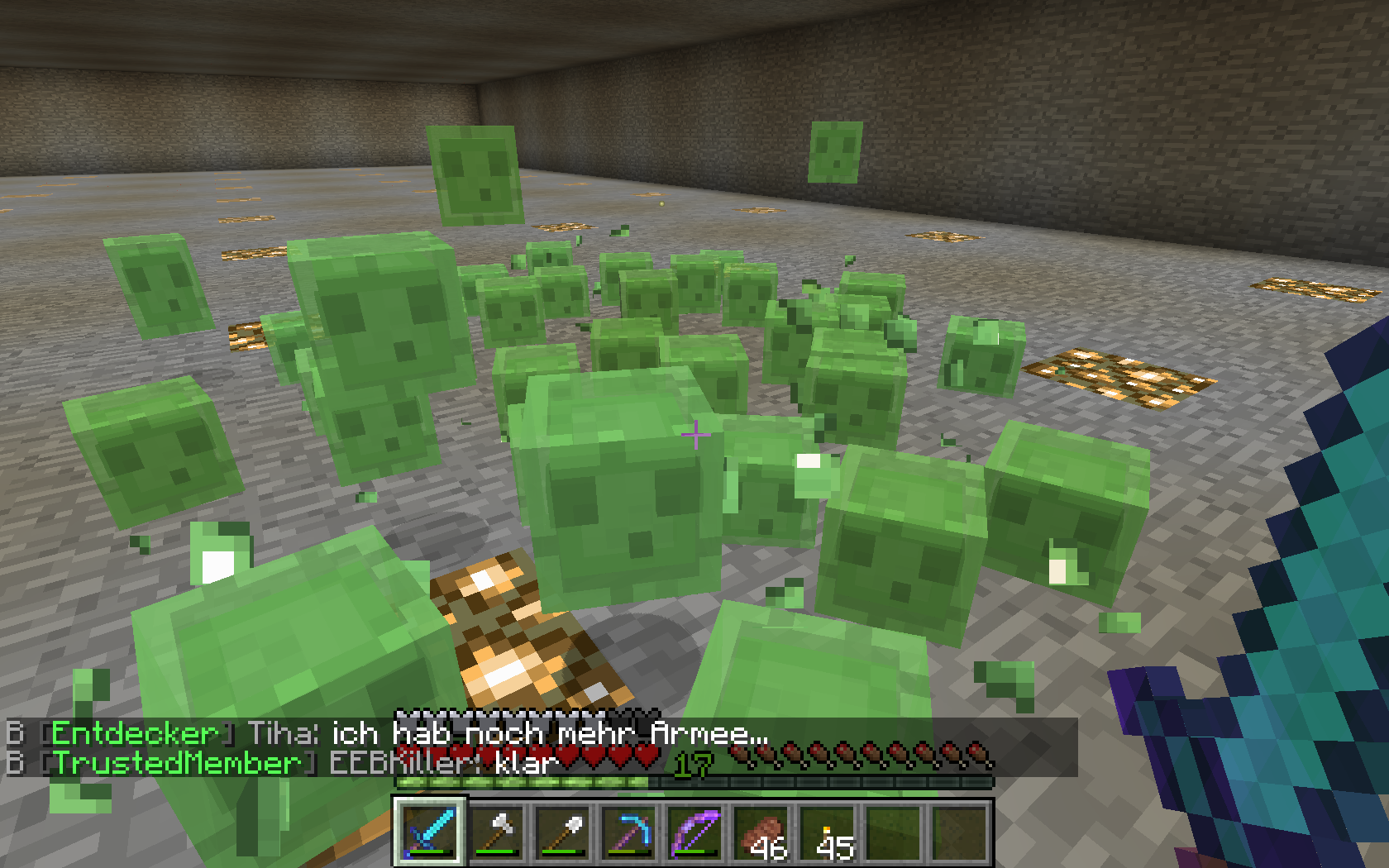This screenshot has height=868, width=1389.
Task: Choose the iron shovel in the hotbar
Action: tap(562, 832)
